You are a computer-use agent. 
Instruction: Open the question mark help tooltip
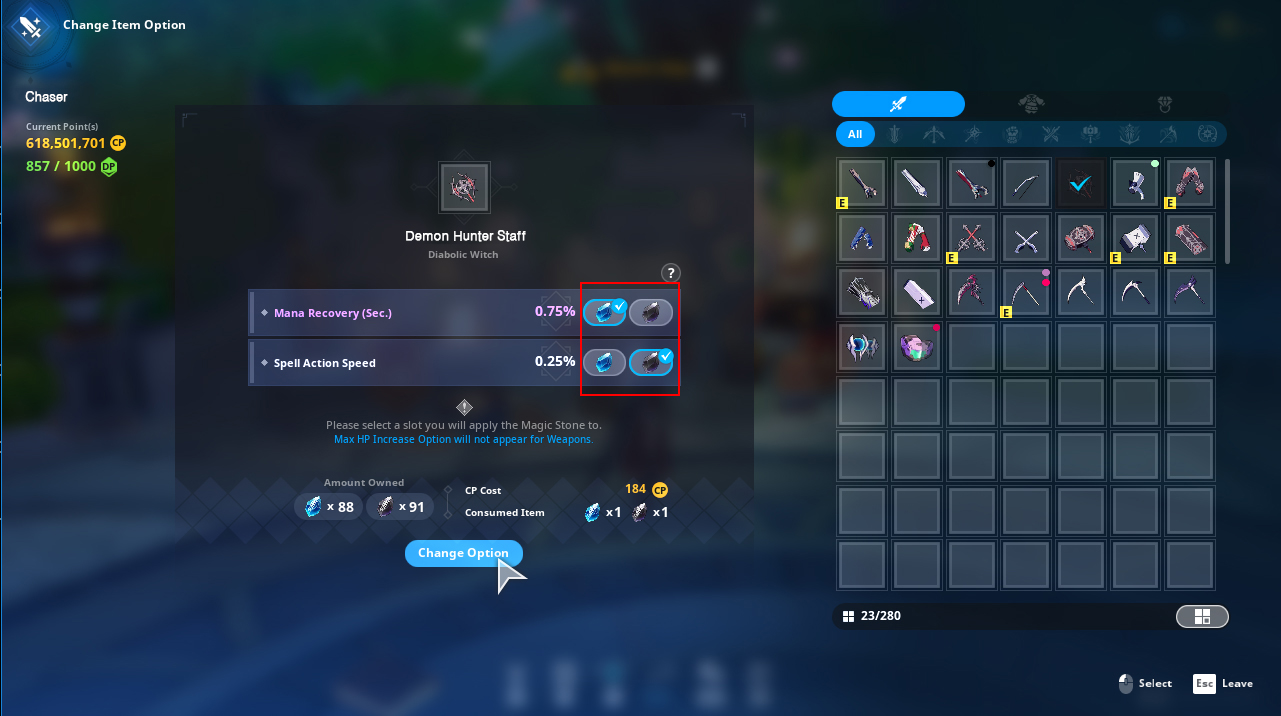[670, 273]
